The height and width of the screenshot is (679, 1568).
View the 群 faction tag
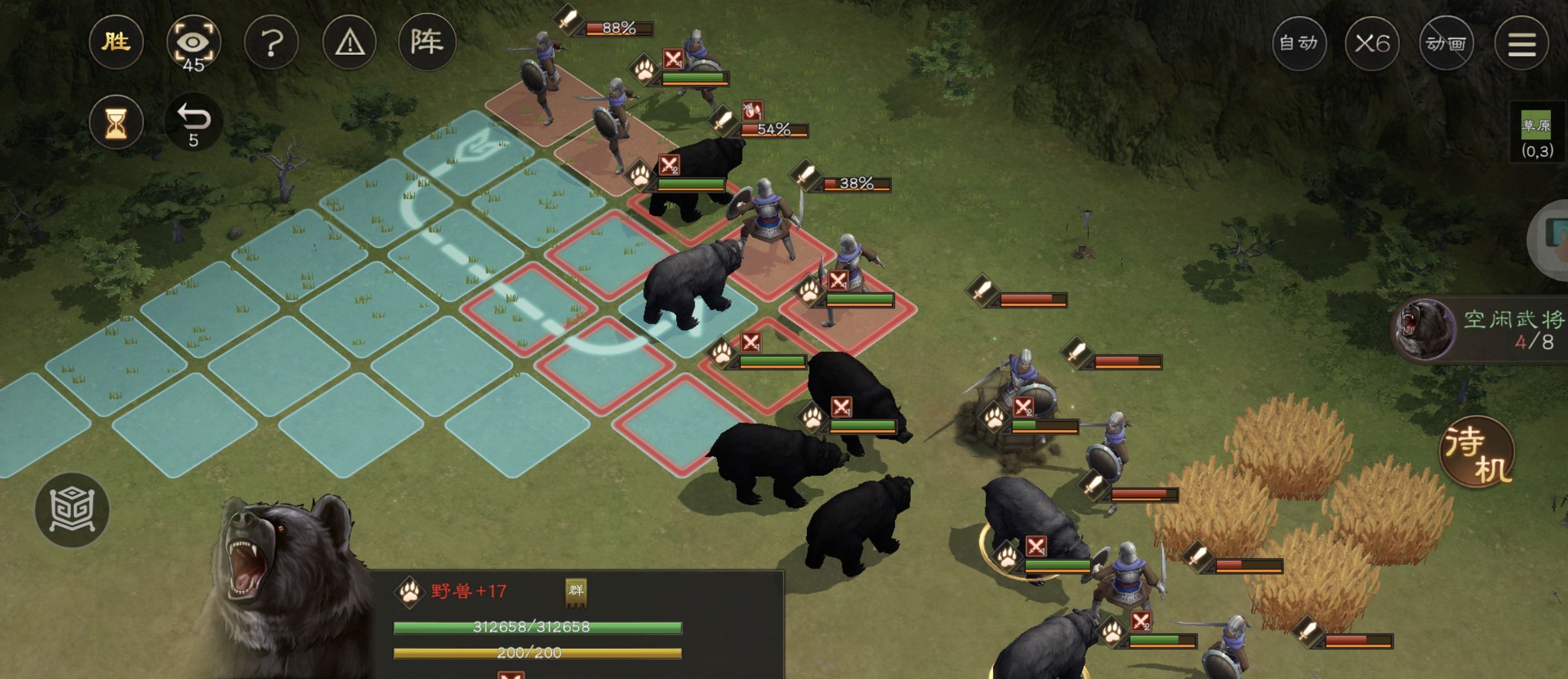point(576,591)
